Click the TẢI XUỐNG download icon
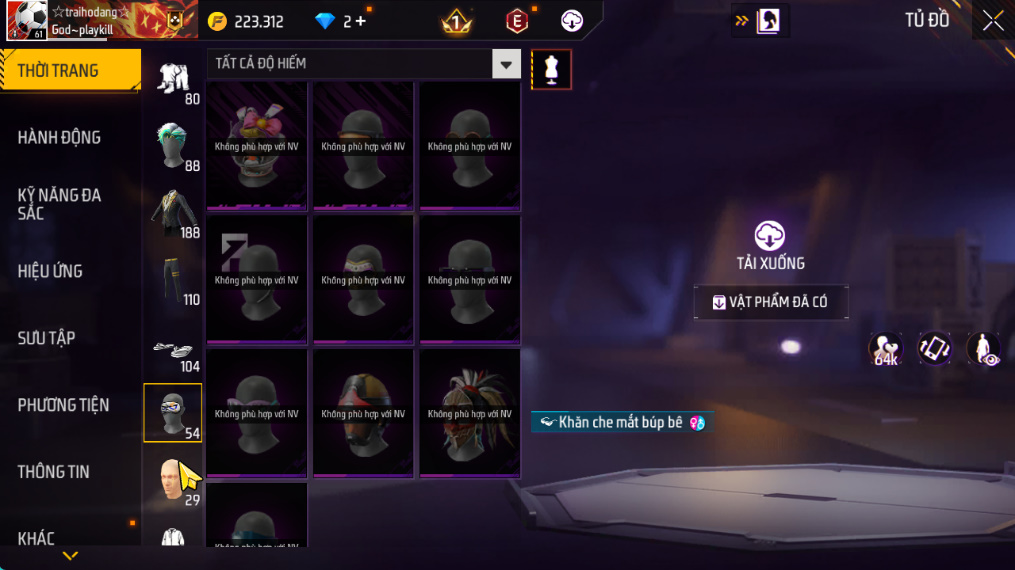 [x=769, y=236]
